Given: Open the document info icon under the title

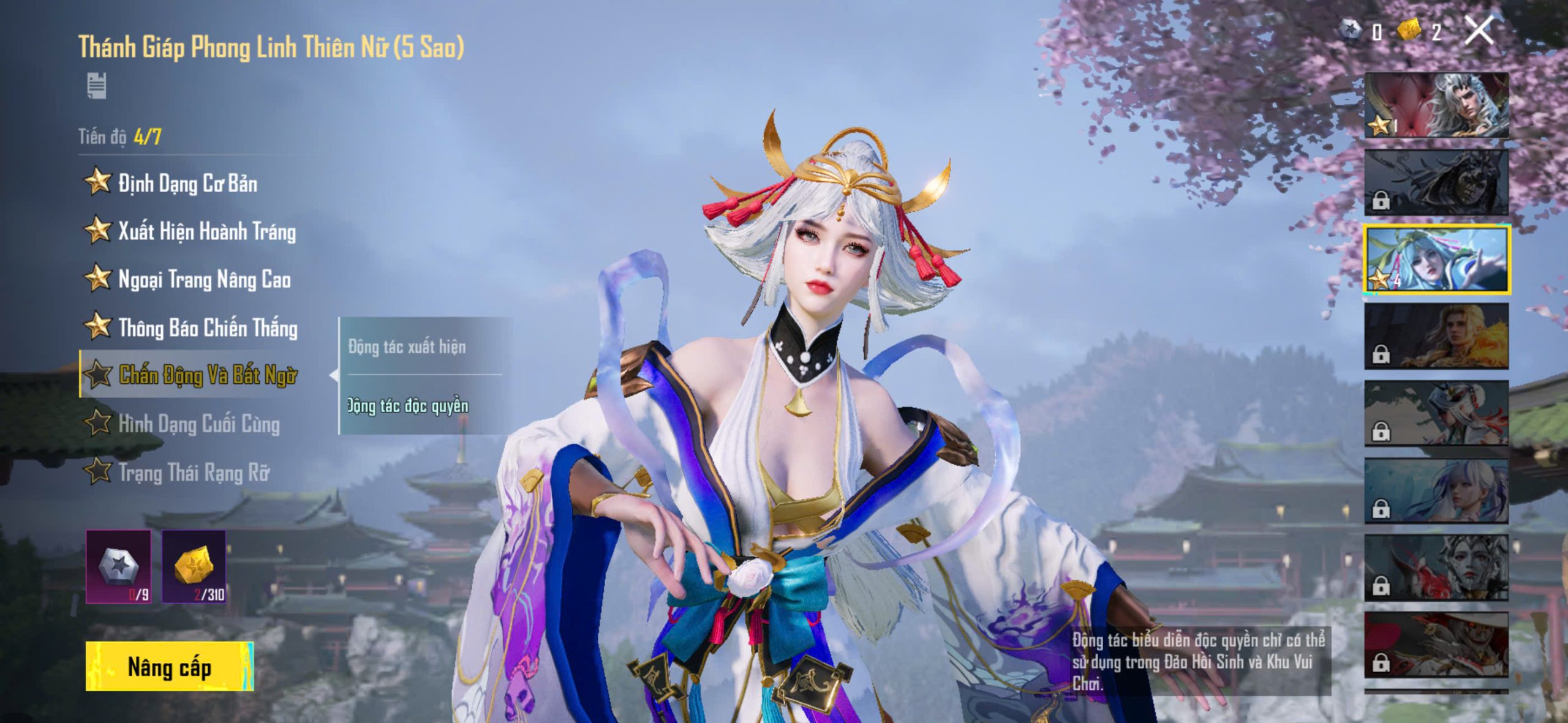Looking at the screenshot, I should (97, 86).
